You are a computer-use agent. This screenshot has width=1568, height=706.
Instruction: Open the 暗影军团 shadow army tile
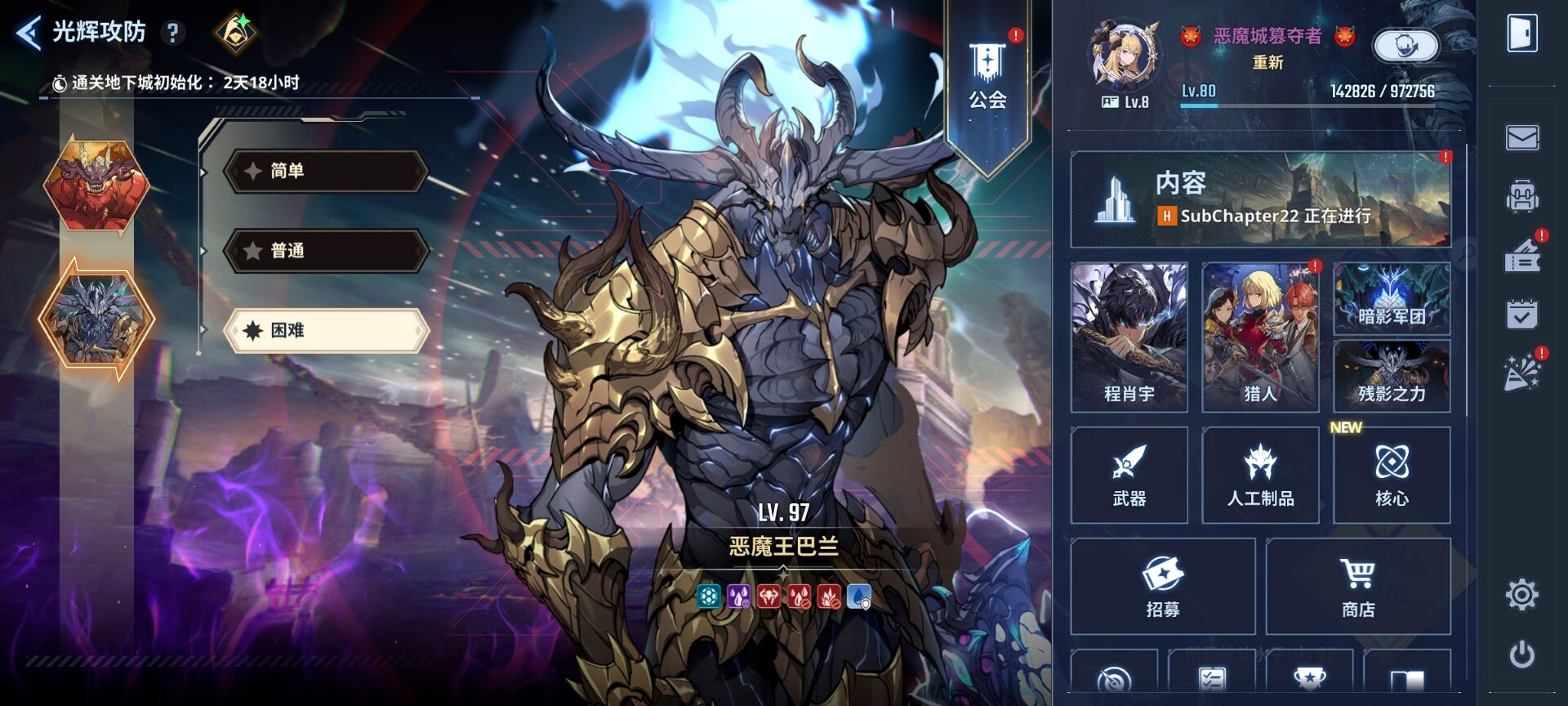pyautogui.click(x=1392, y=299)
